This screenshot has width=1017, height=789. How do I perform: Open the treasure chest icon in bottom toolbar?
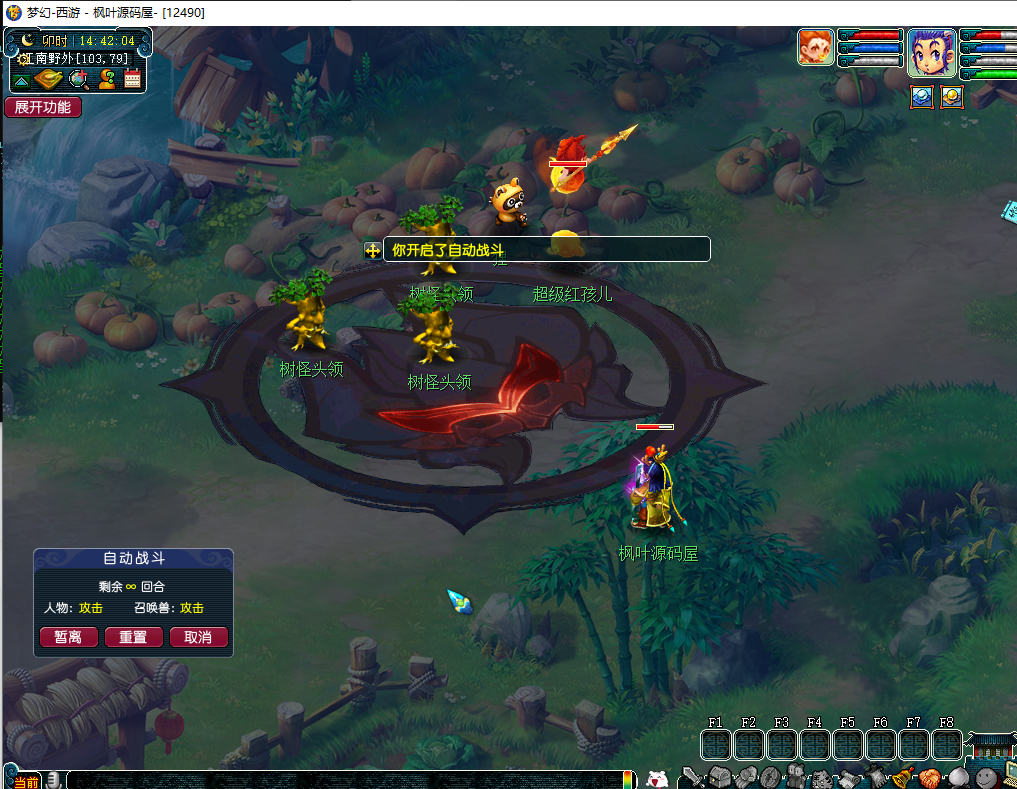[x=720, y=776]
